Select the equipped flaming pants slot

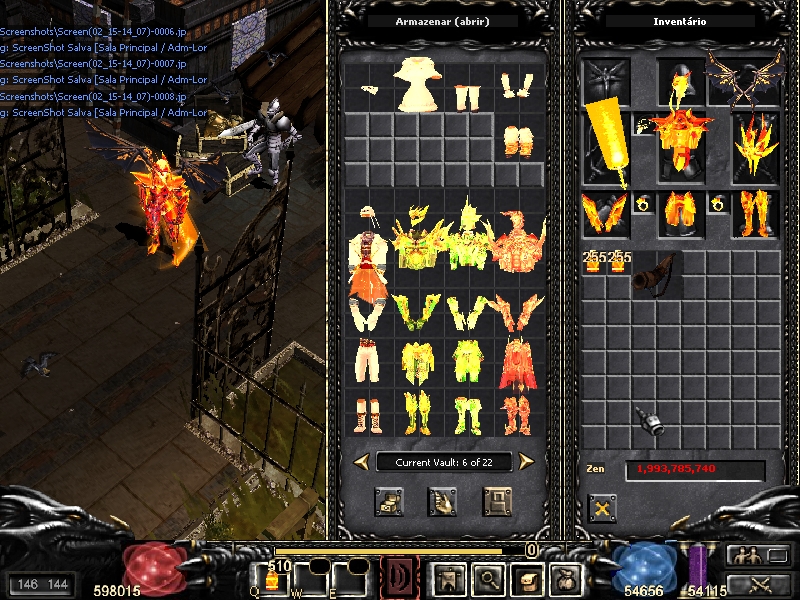coord(680,214)
